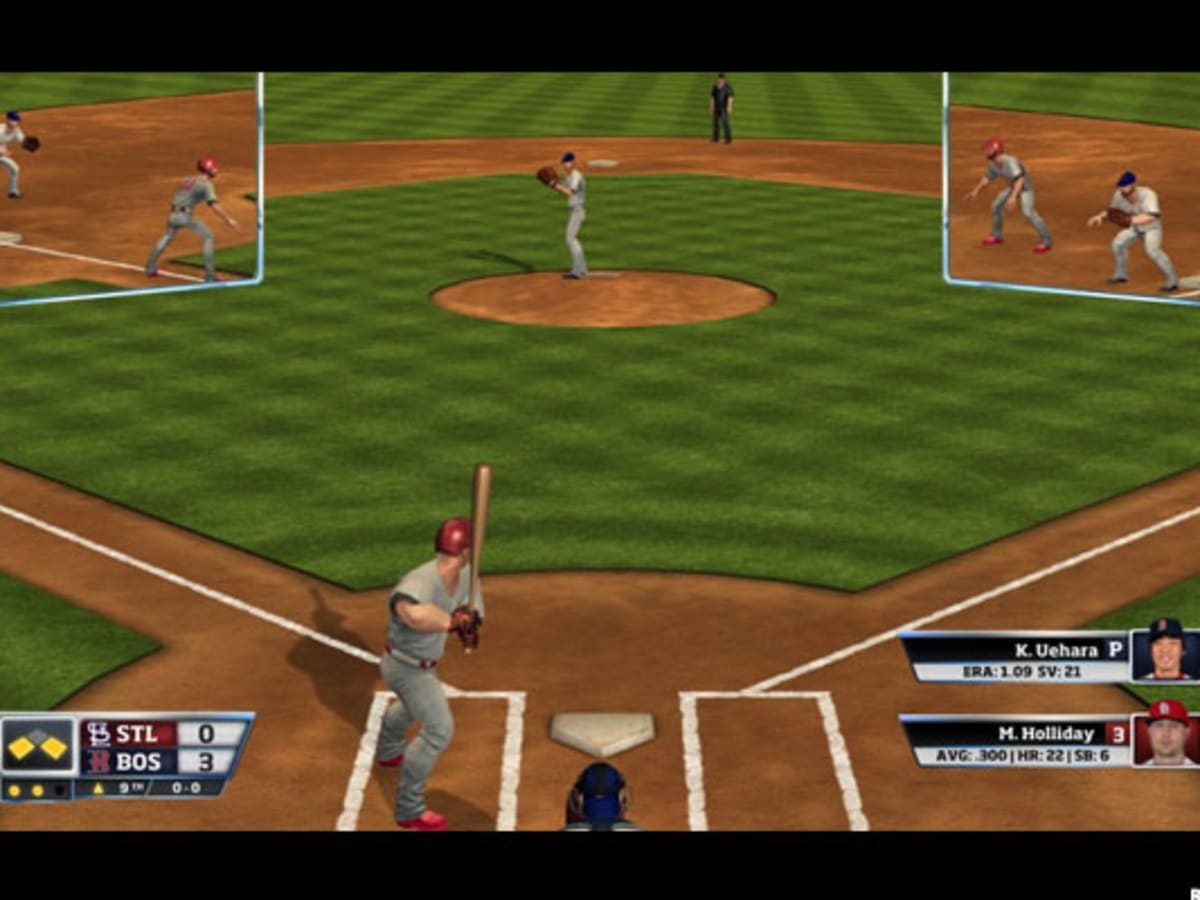Click the pitcher's portrait in the Red Sox cap
This screenshot has height=900, width=1200.
pyautogui.click(x=1165, y=655)
